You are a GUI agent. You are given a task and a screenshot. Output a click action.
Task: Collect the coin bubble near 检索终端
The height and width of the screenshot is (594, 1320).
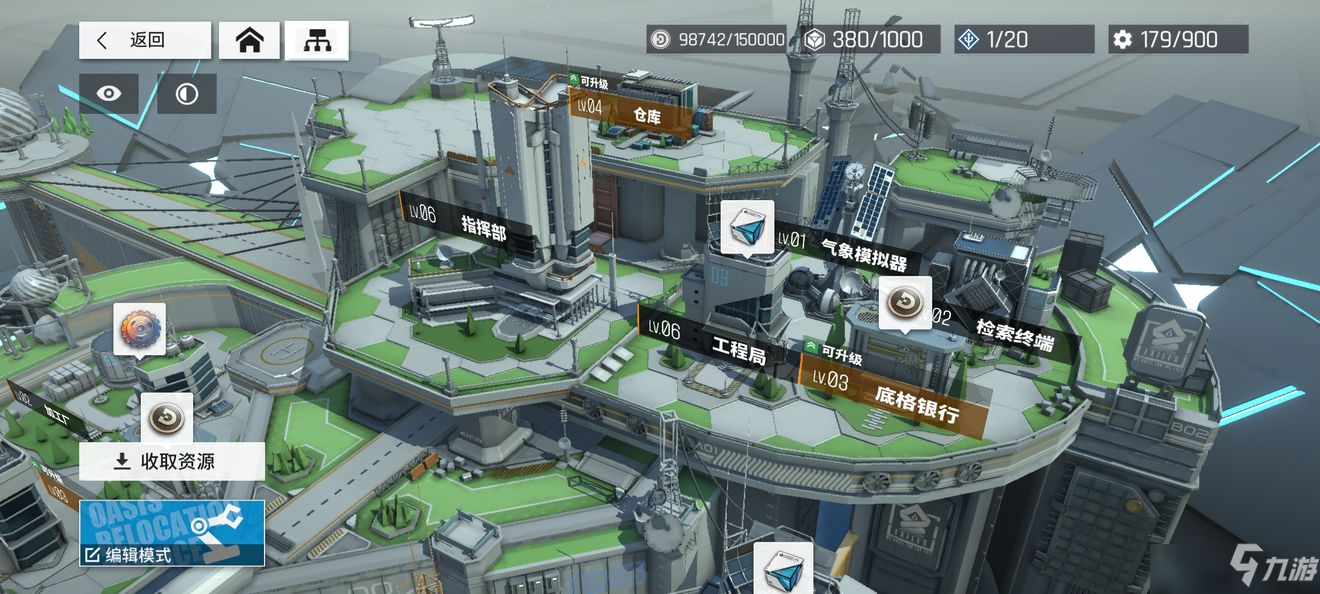coord(905,302)
